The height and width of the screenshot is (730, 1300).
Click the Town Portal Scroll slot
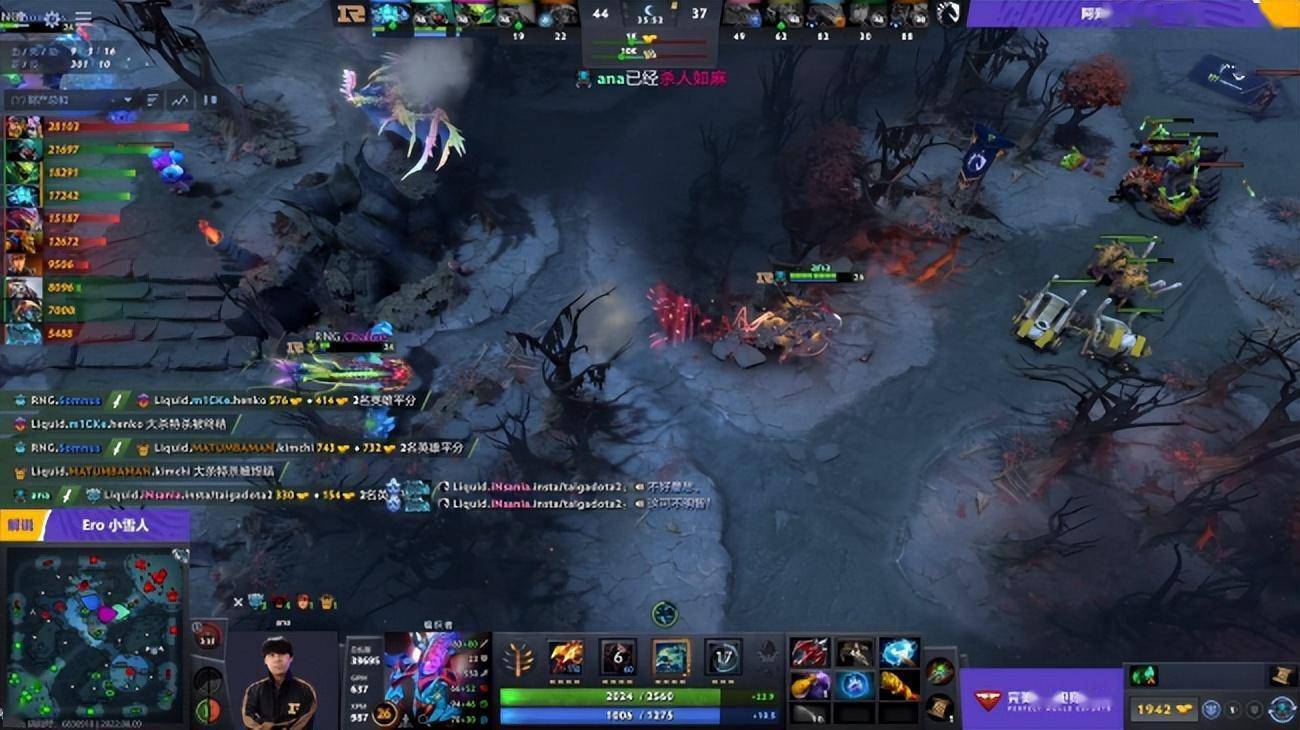tap(940, 708)
